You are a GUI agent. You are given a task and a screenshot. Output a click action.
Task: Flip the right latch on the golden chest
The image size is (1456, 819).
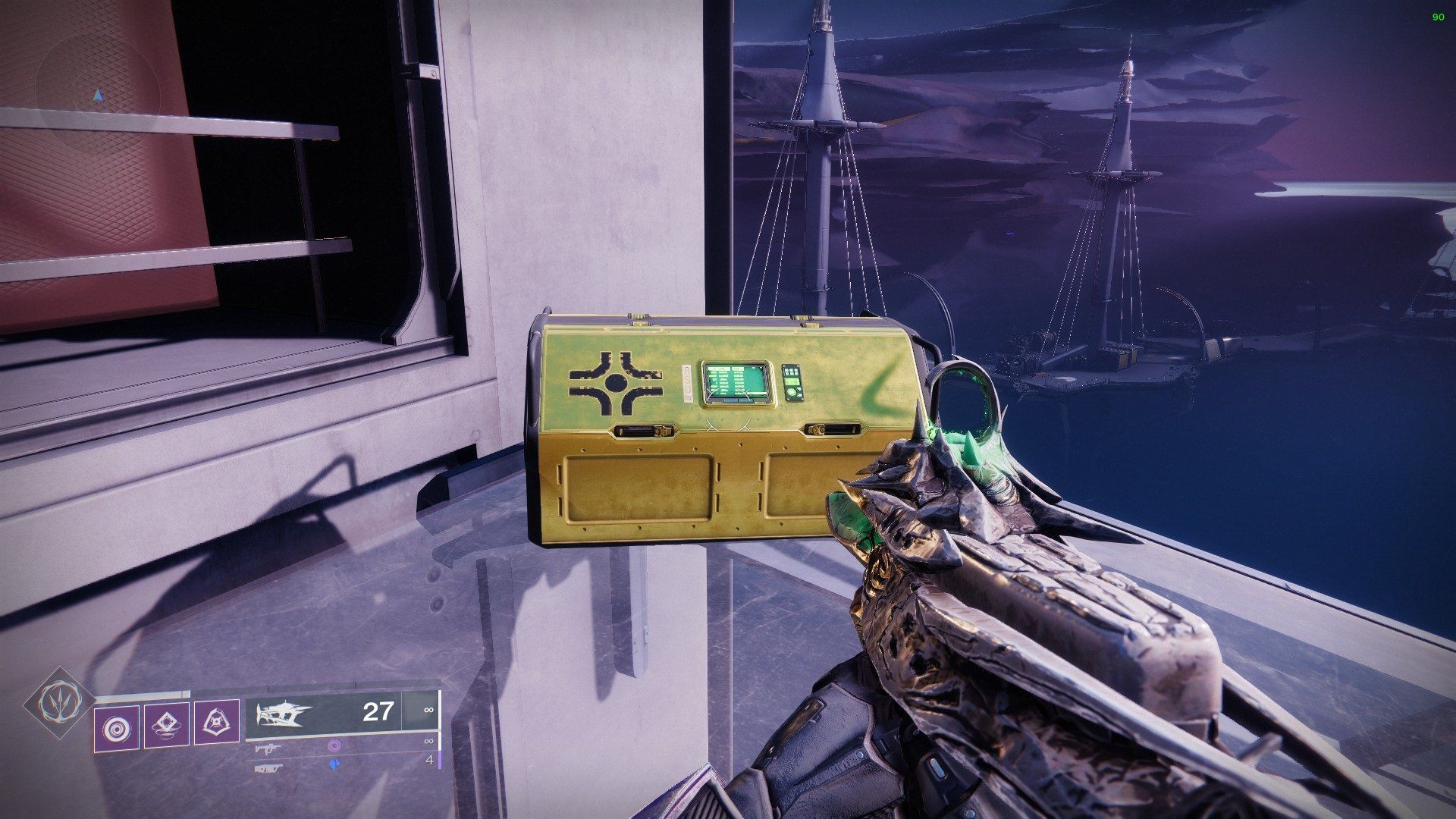(x=833, y=429)
